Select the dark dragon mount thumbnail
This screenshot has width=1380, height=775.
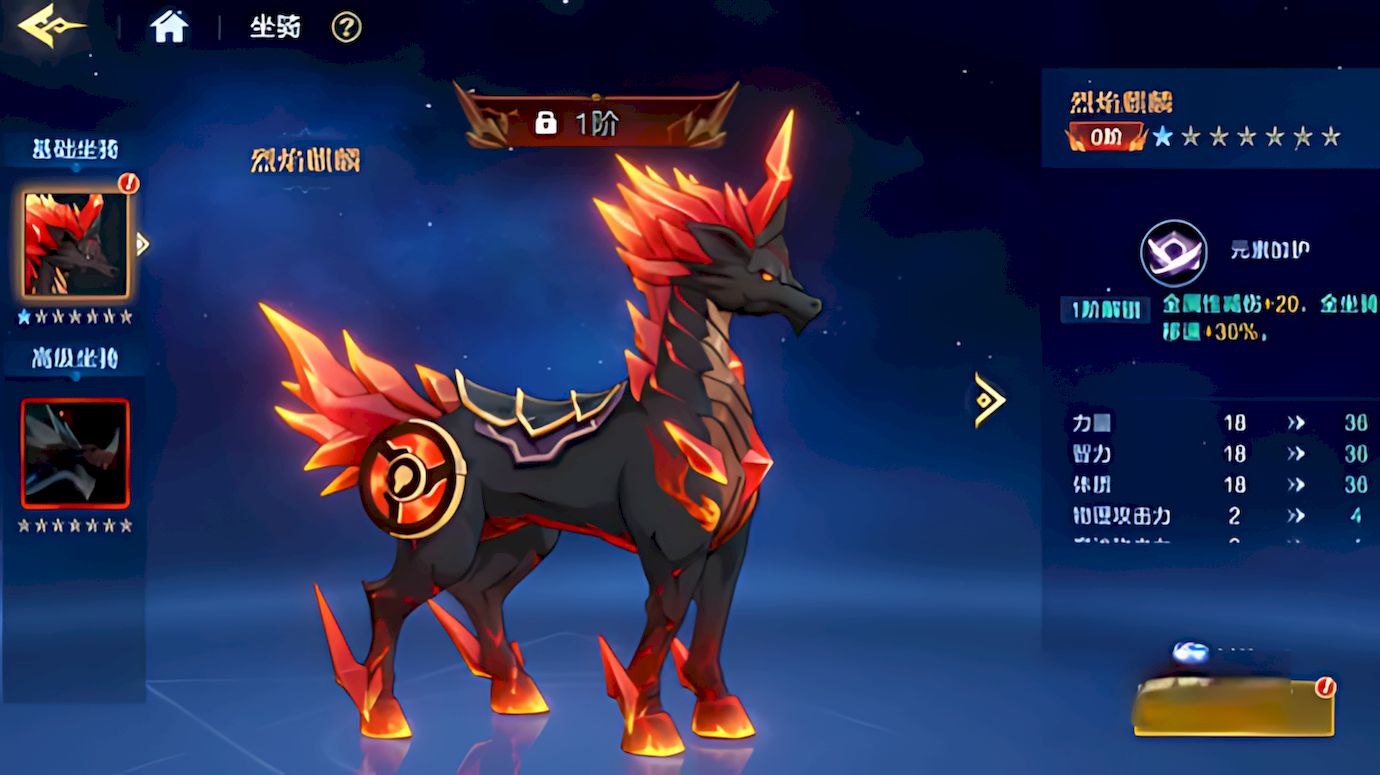point(76,453)
